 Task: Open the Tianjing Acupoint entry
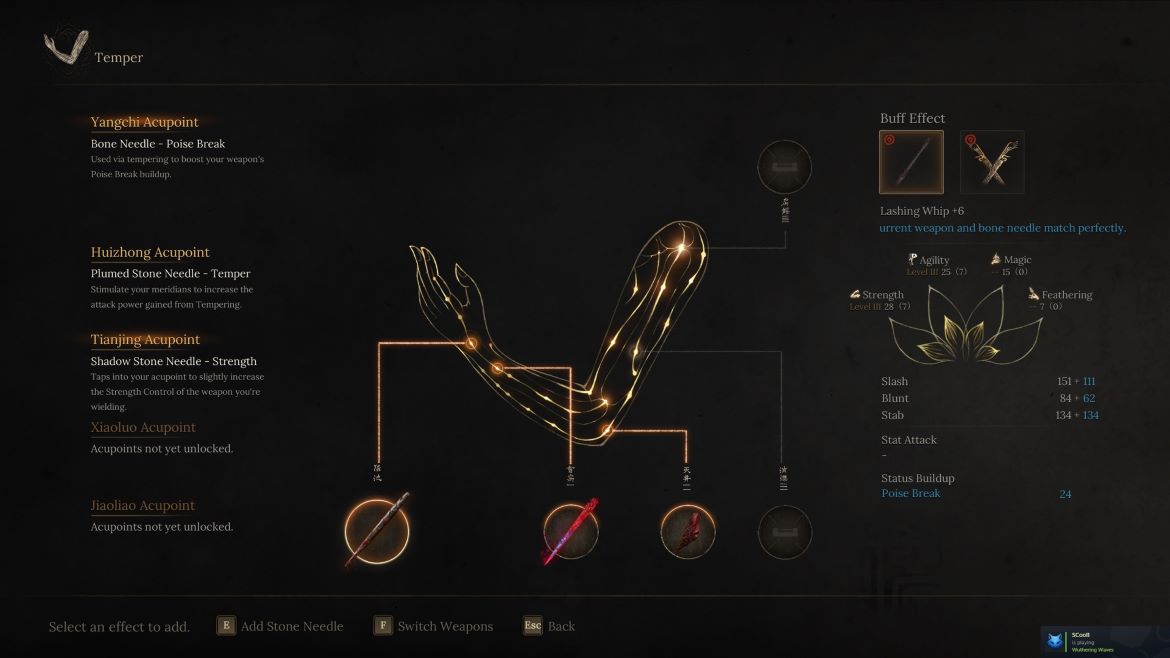click(x=145, y=340)
